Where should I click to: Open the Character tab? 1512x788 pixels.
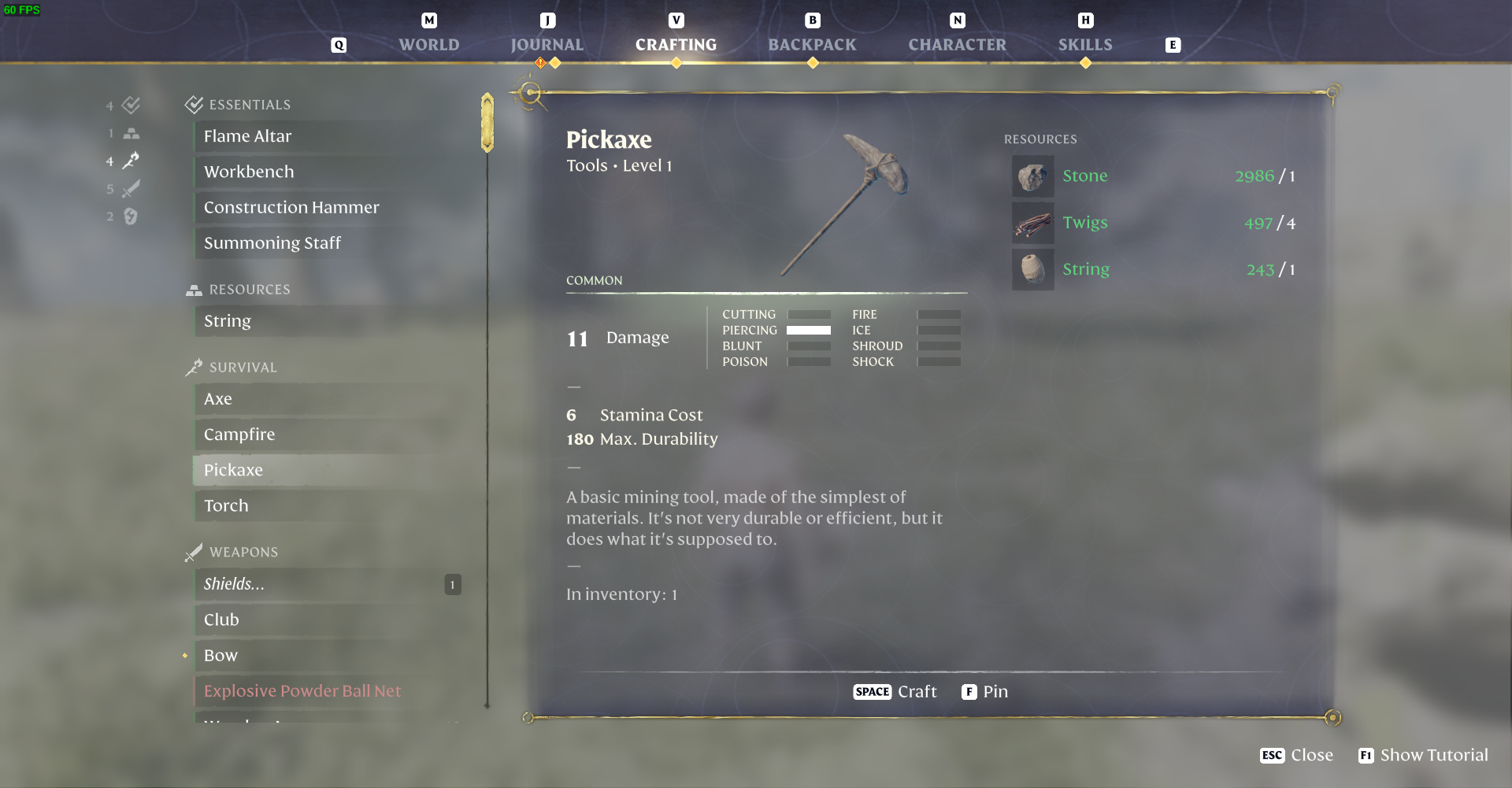pos(957,45)
